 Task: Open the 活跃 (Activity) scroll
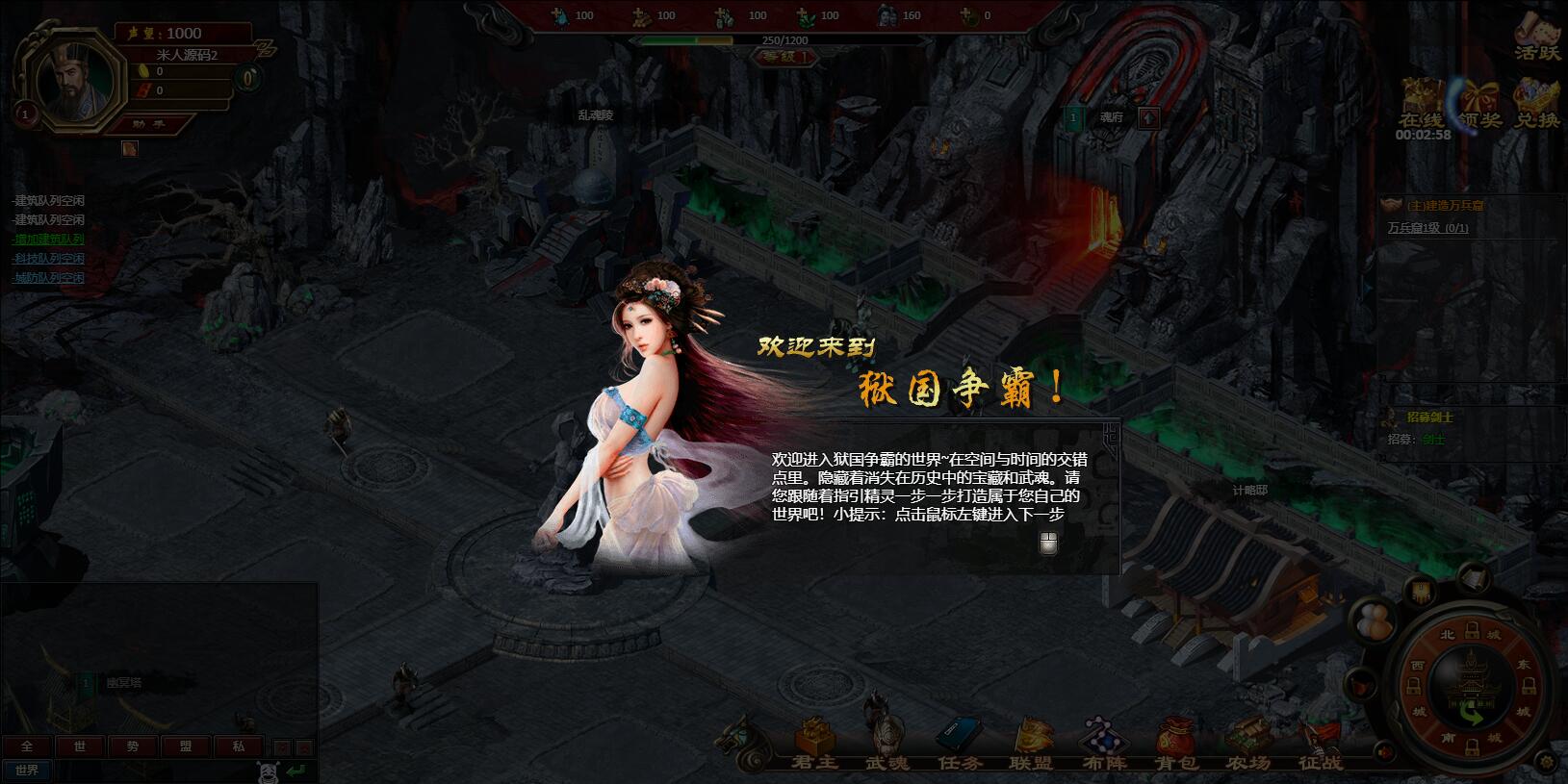tap(1536, 38)
